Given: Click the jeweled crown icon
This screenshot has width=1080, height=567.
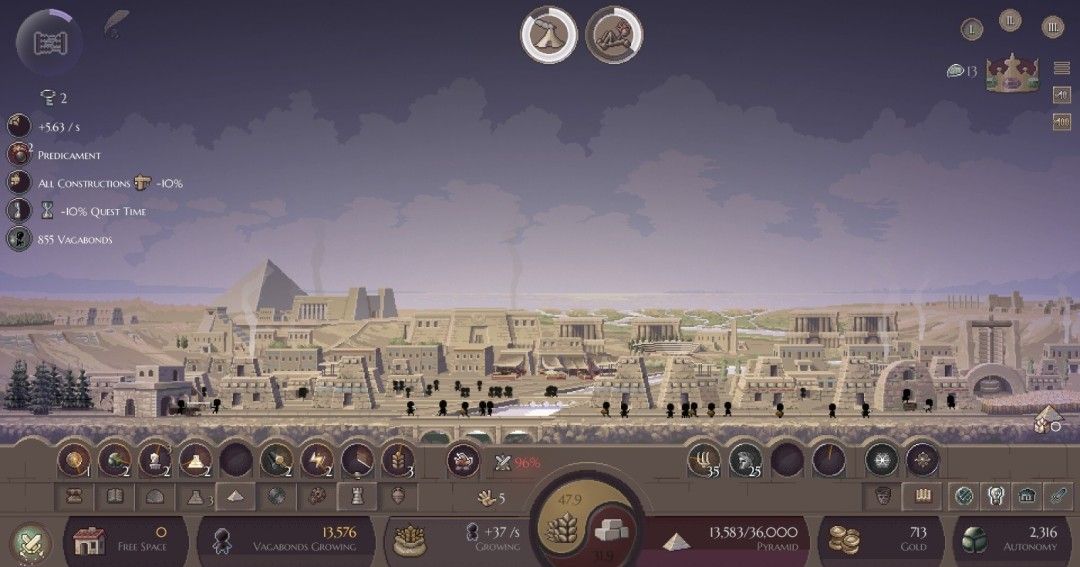Looking at the screenshot, I should [1015, 73].
